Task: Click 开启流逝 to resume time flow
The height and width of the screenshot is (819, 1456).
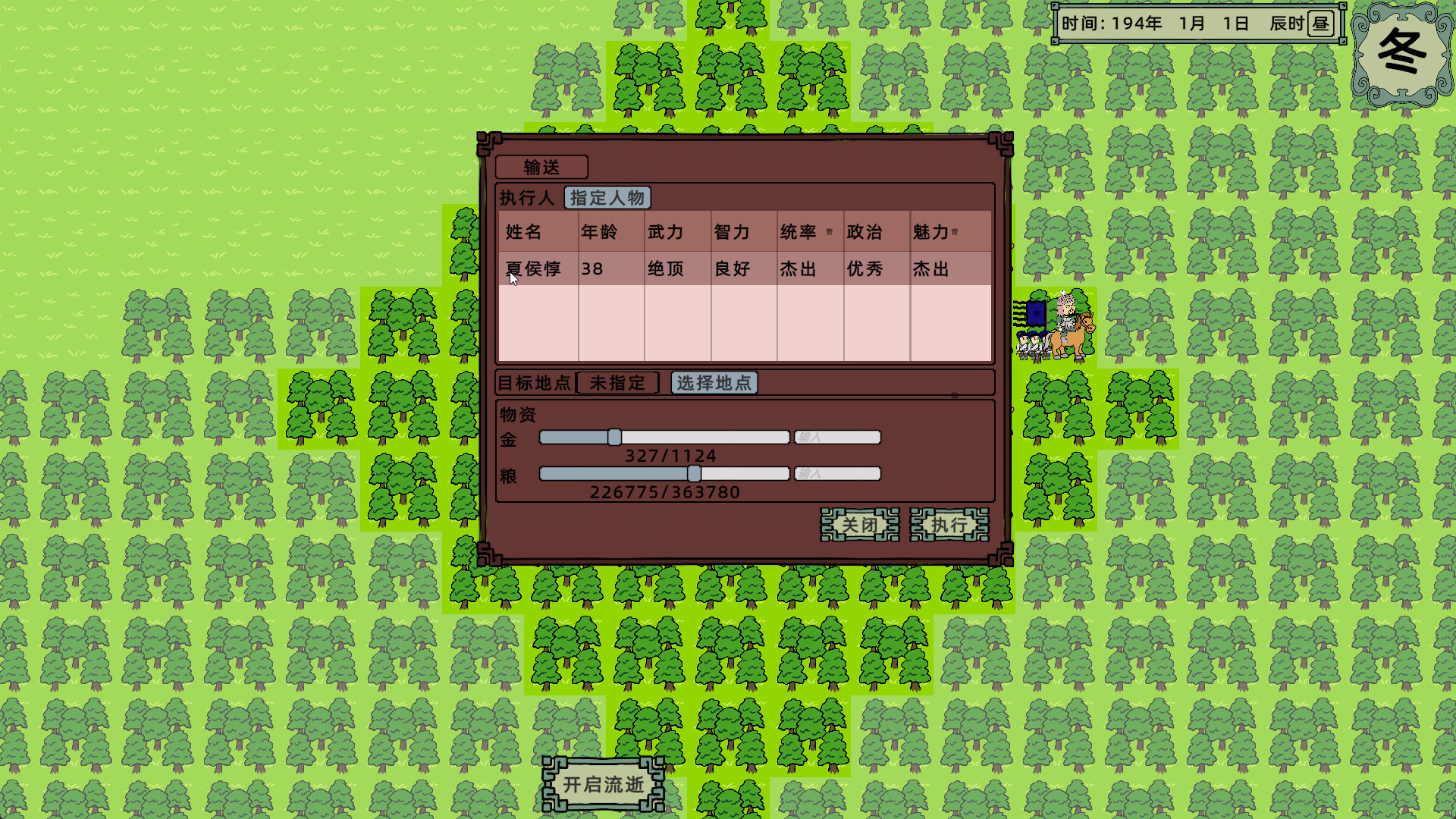Action: point(601,787)
